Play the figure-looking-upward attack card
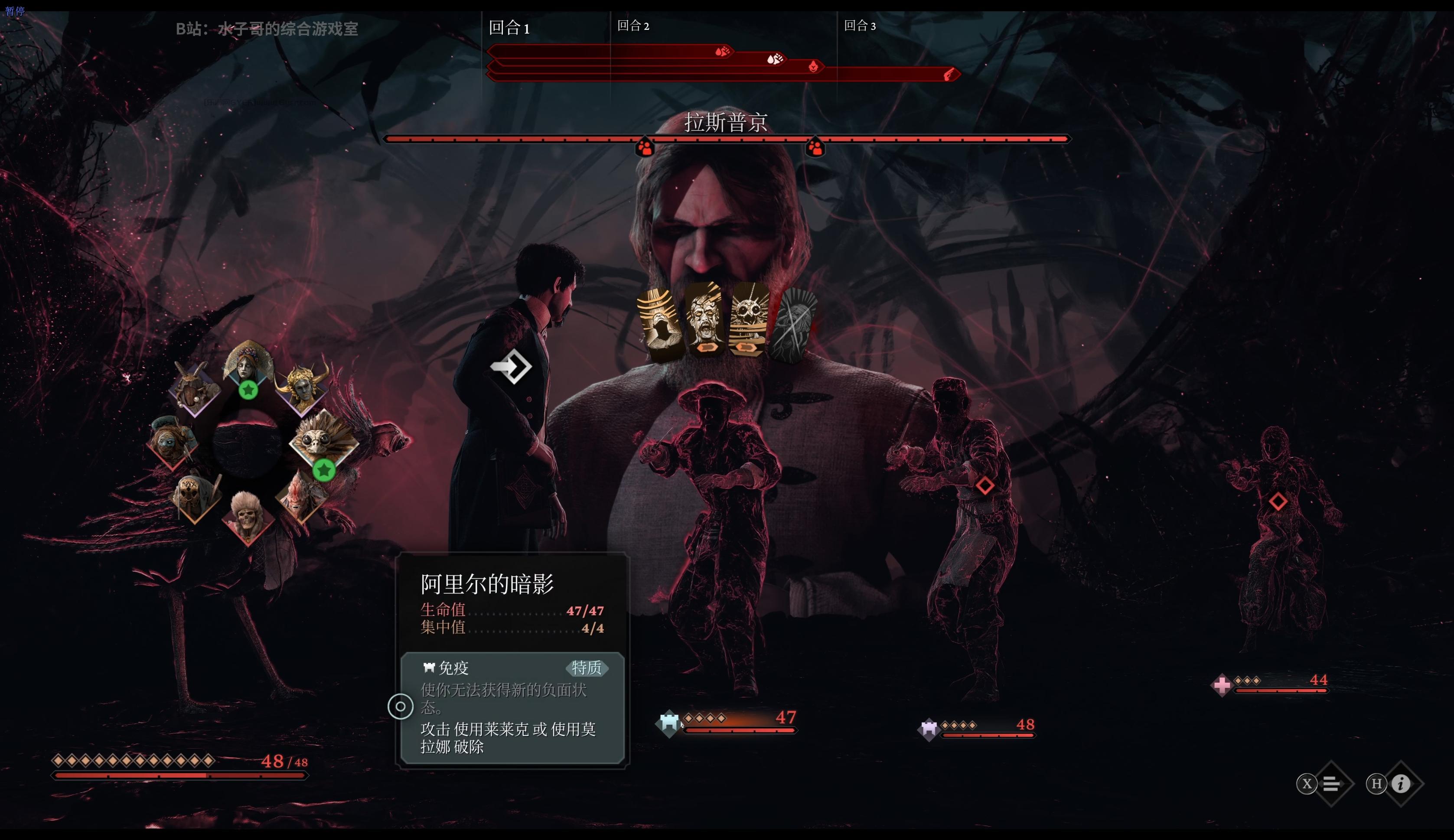1454x840 pixels. point(660,323)
